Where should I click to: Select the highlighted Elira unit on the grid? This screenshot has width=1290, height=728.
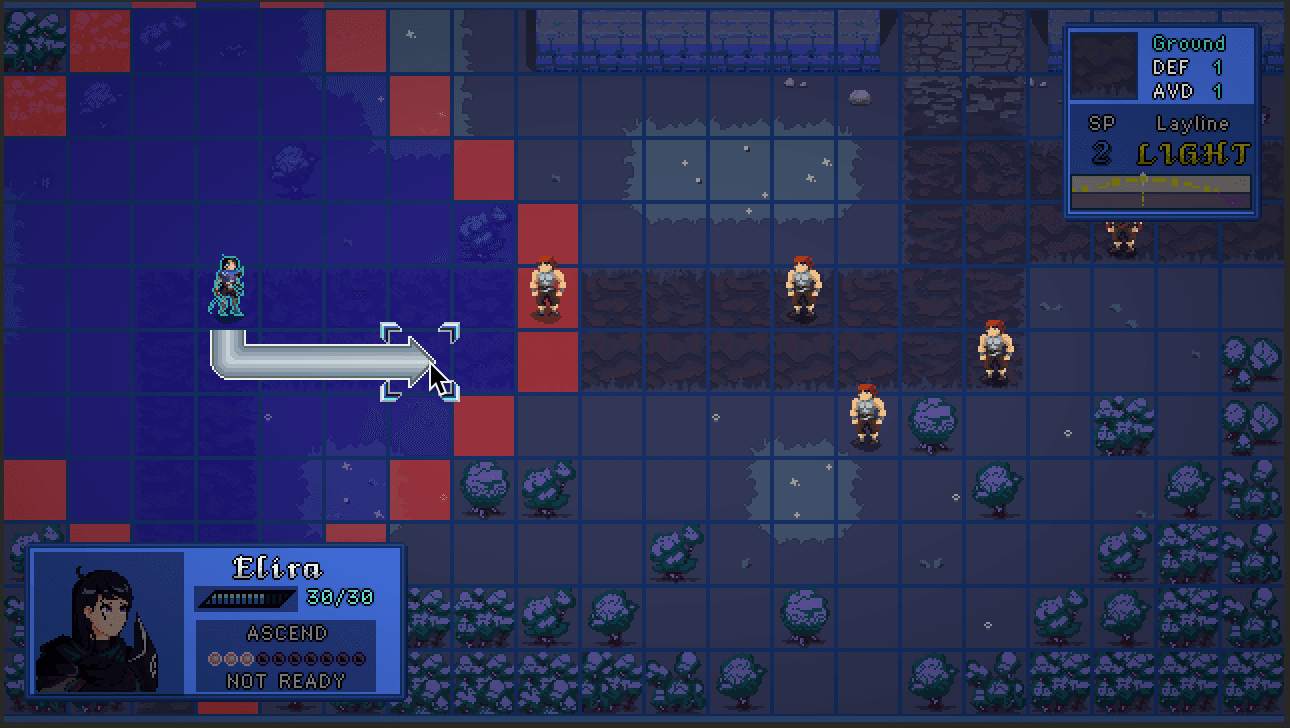coord(229,287)
